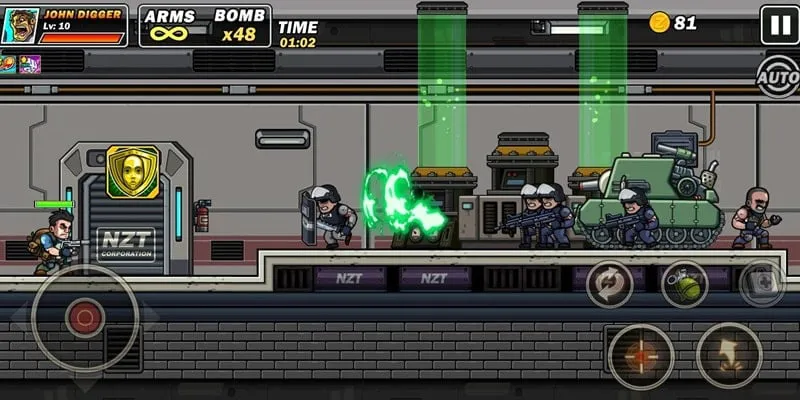This screenshot has width=800, height=400.
Task: Throw a grenade
Action: coord(684,284)
